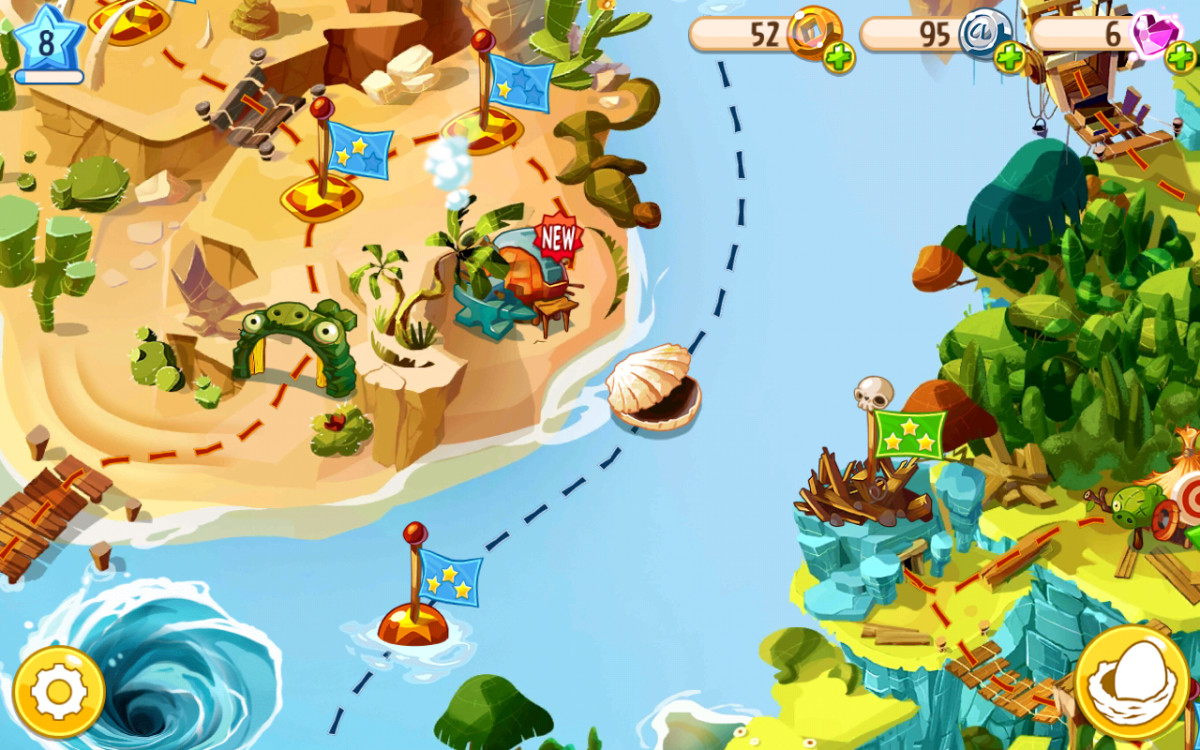Image resolution: width=1200 pixels, height=750 pixels.
Task: Open the settings gear button
Action: click(x=59, y=692)
